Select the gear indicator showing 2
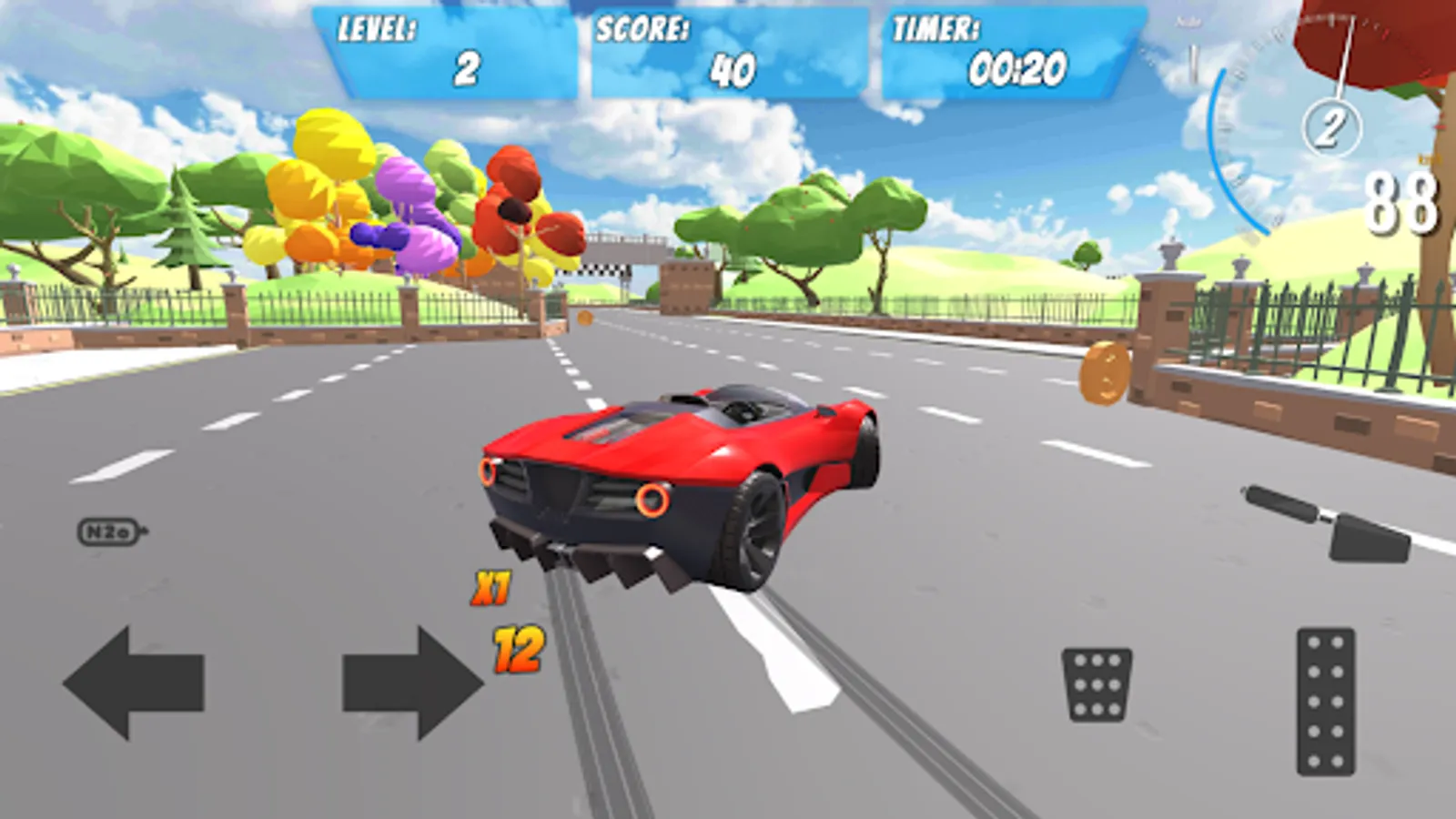 click(x=1332, y=126)
